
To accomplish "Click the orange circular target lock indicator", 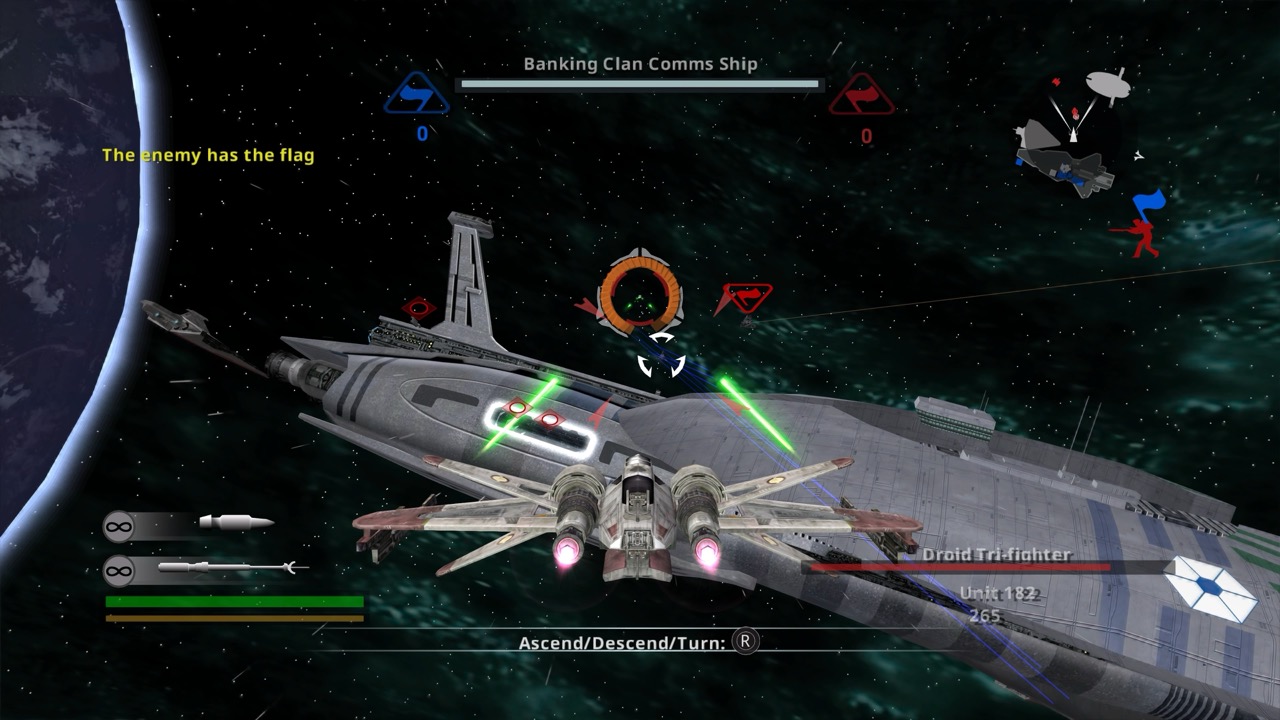I will click(x=640, y=295).
